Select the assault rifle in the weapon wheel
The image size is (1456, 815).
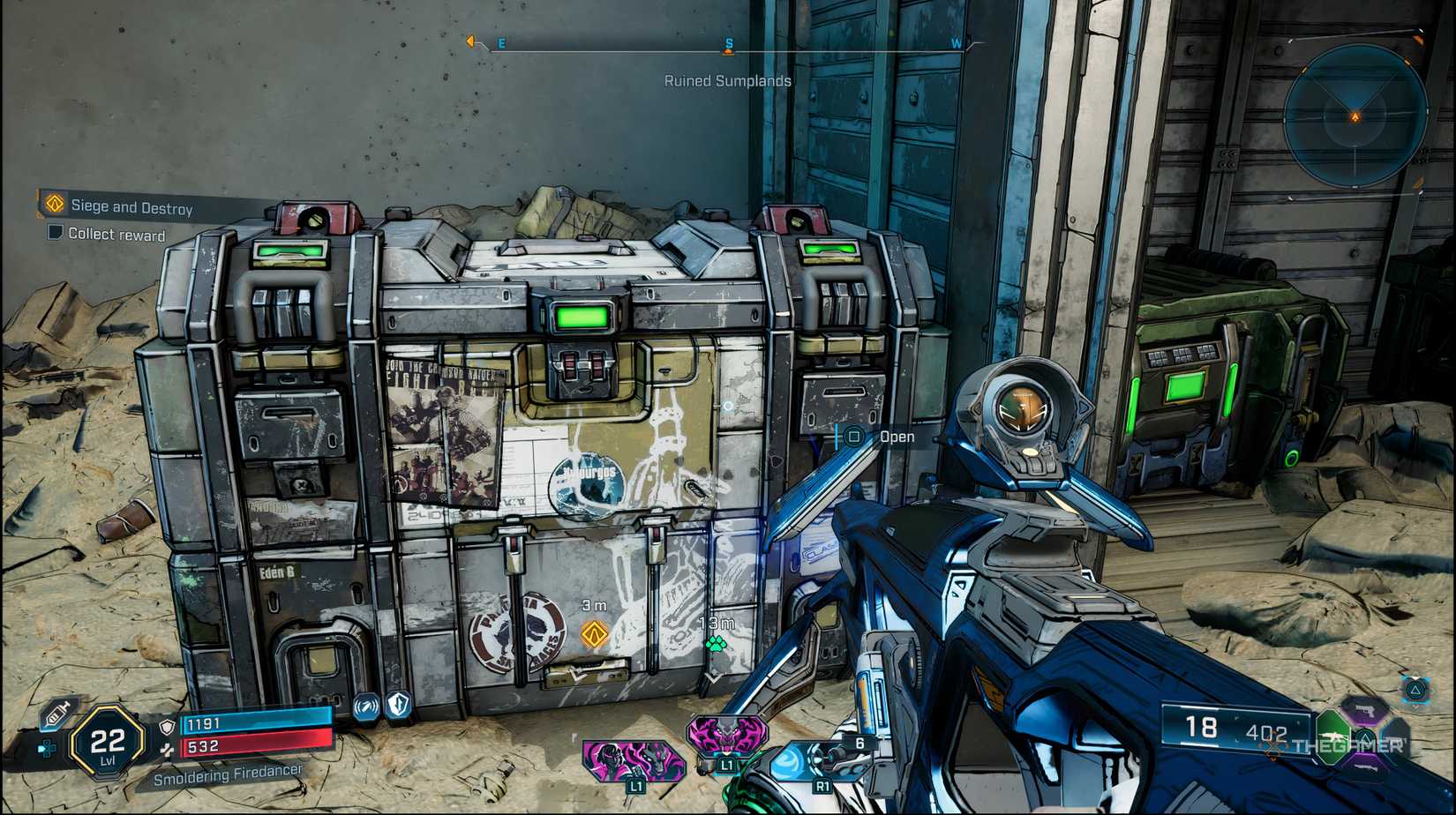[x=1333, y=736]
